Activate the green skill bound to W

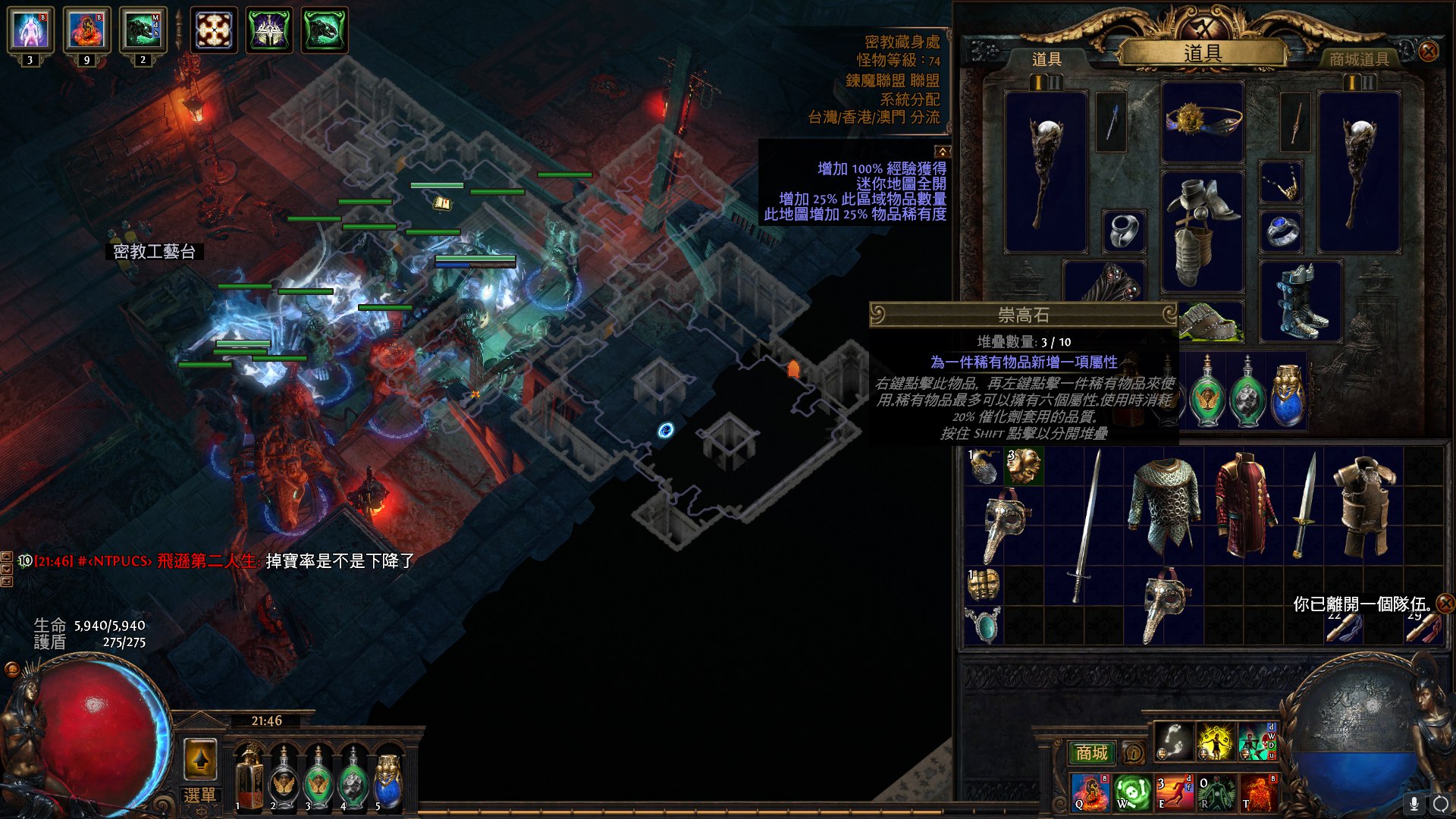[1131, 791]
